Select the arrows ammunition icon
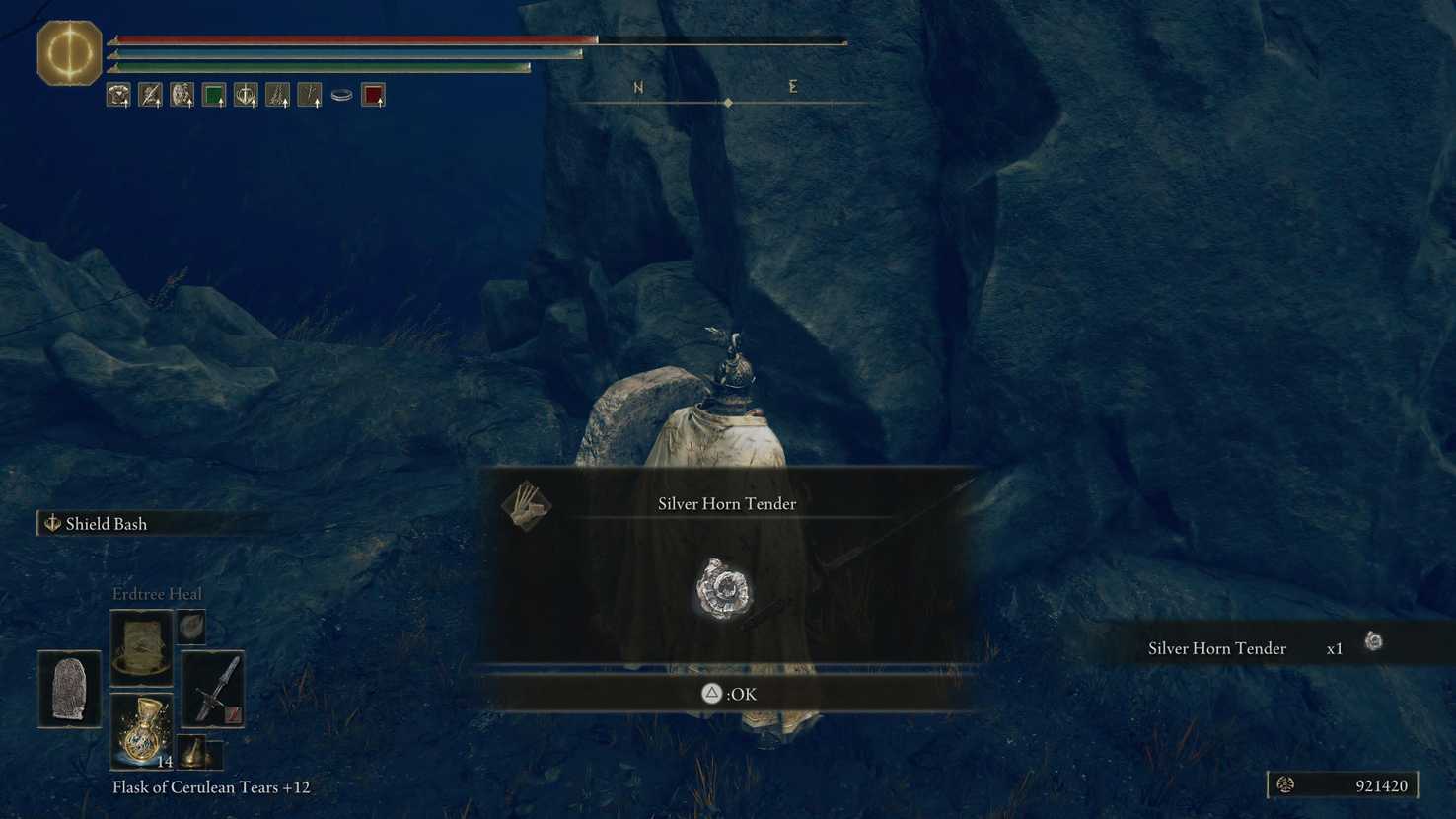This screenshot has height=819, width=1456. [276, 94]
